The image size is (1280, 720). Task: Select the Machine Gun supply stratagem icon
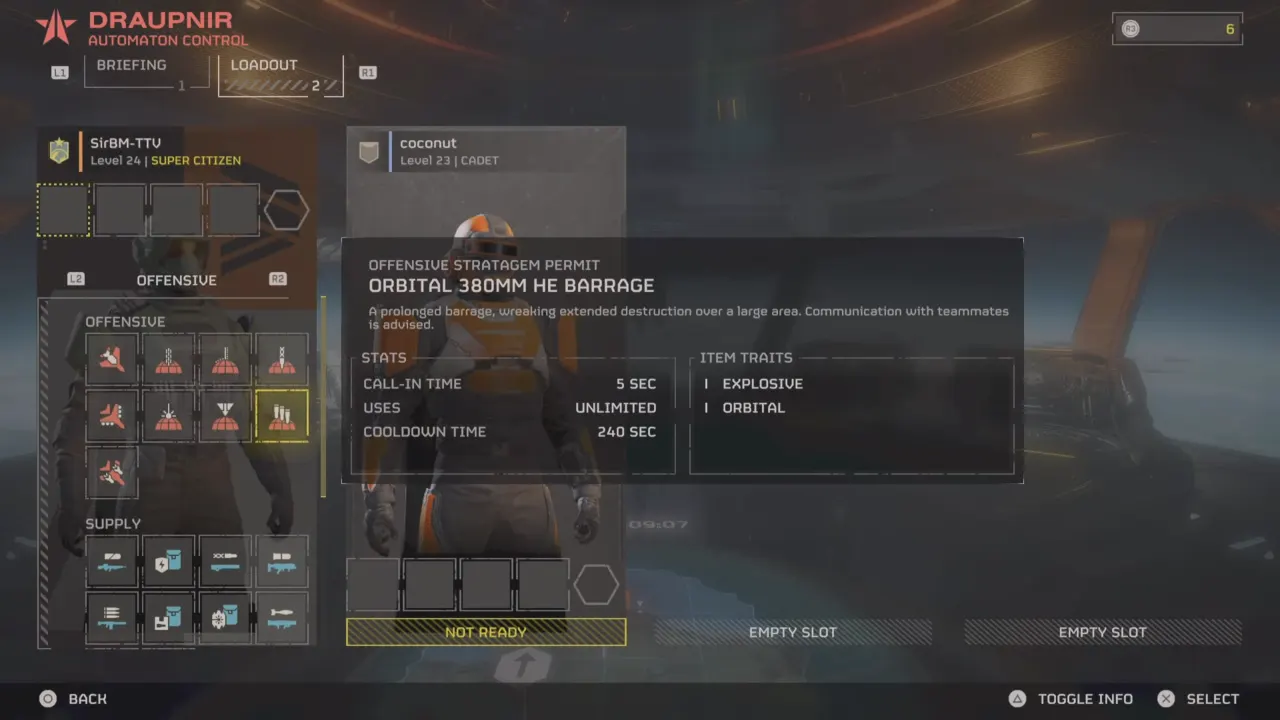[x=112, y=561]
